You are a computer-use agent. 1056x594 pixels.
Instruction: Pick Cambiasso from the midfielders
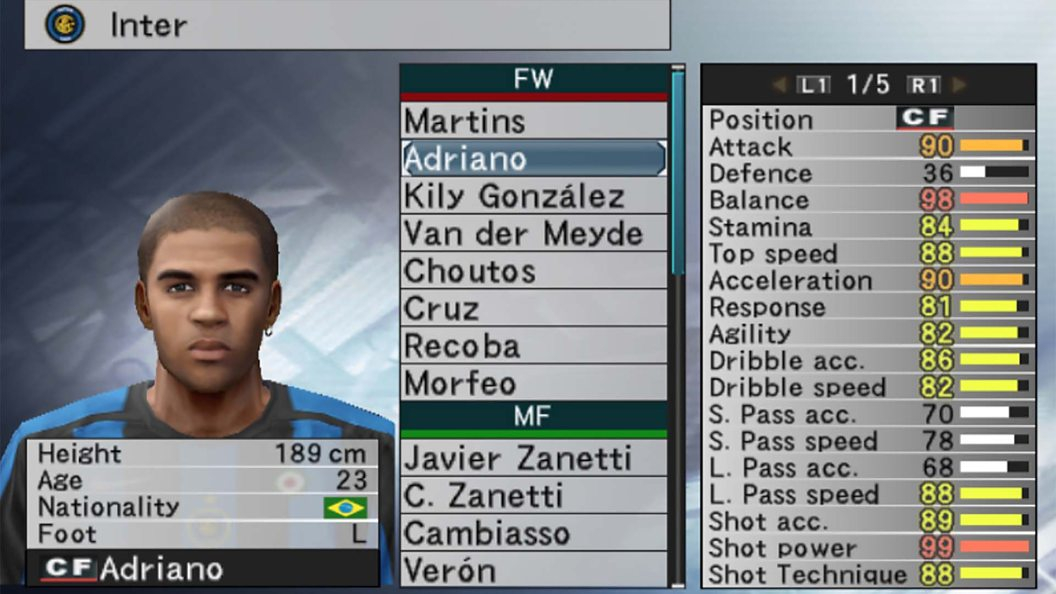(533, 533)
